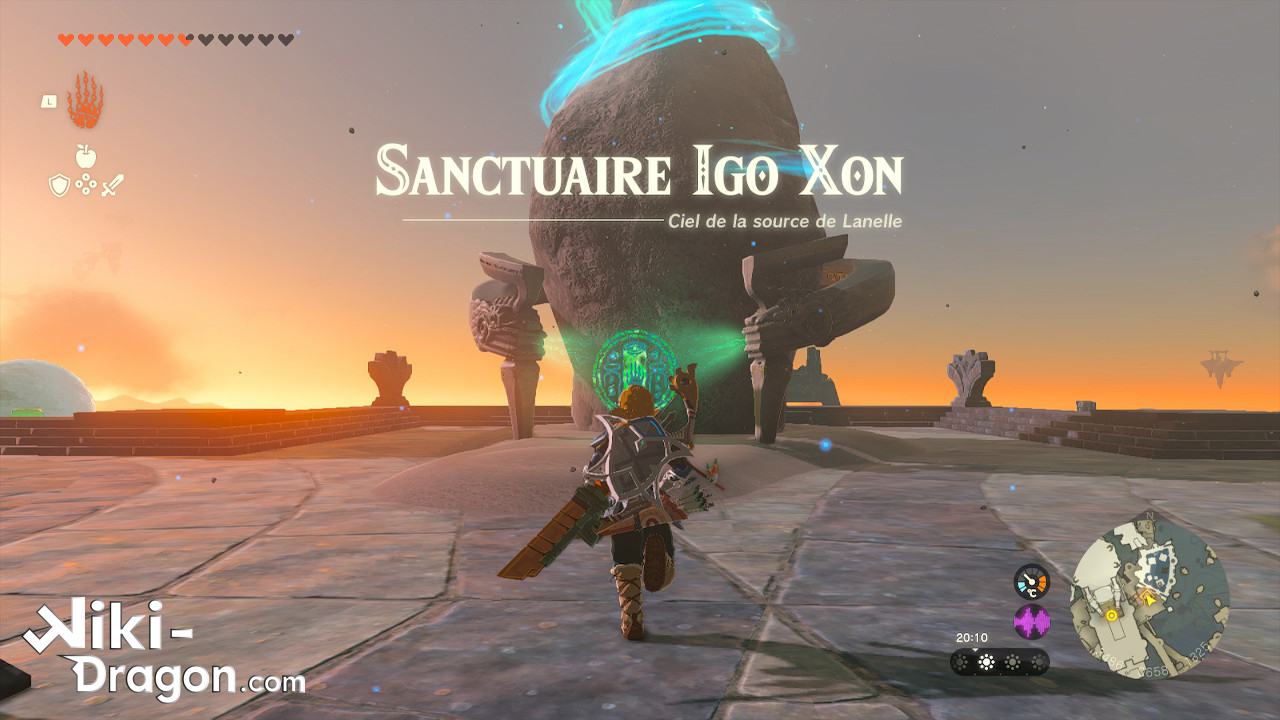This screenshot has height=720, width=1280.
Task: Click the yellow circle marker on minimap
Action: point(1111,618)
